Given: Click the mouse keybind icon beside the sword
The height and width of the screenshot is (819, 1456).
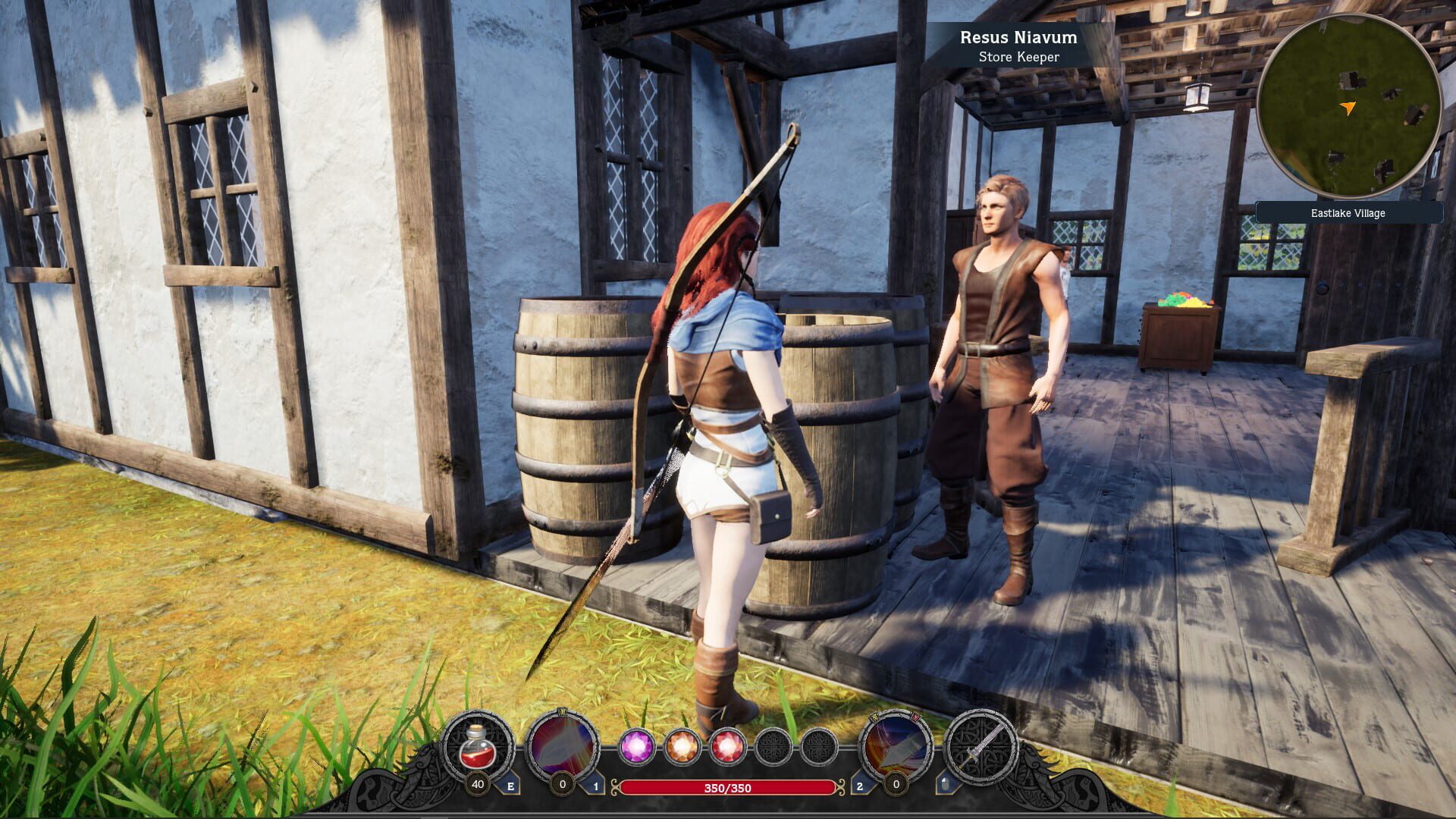Looking at the screenshot, I should point(946,783).
